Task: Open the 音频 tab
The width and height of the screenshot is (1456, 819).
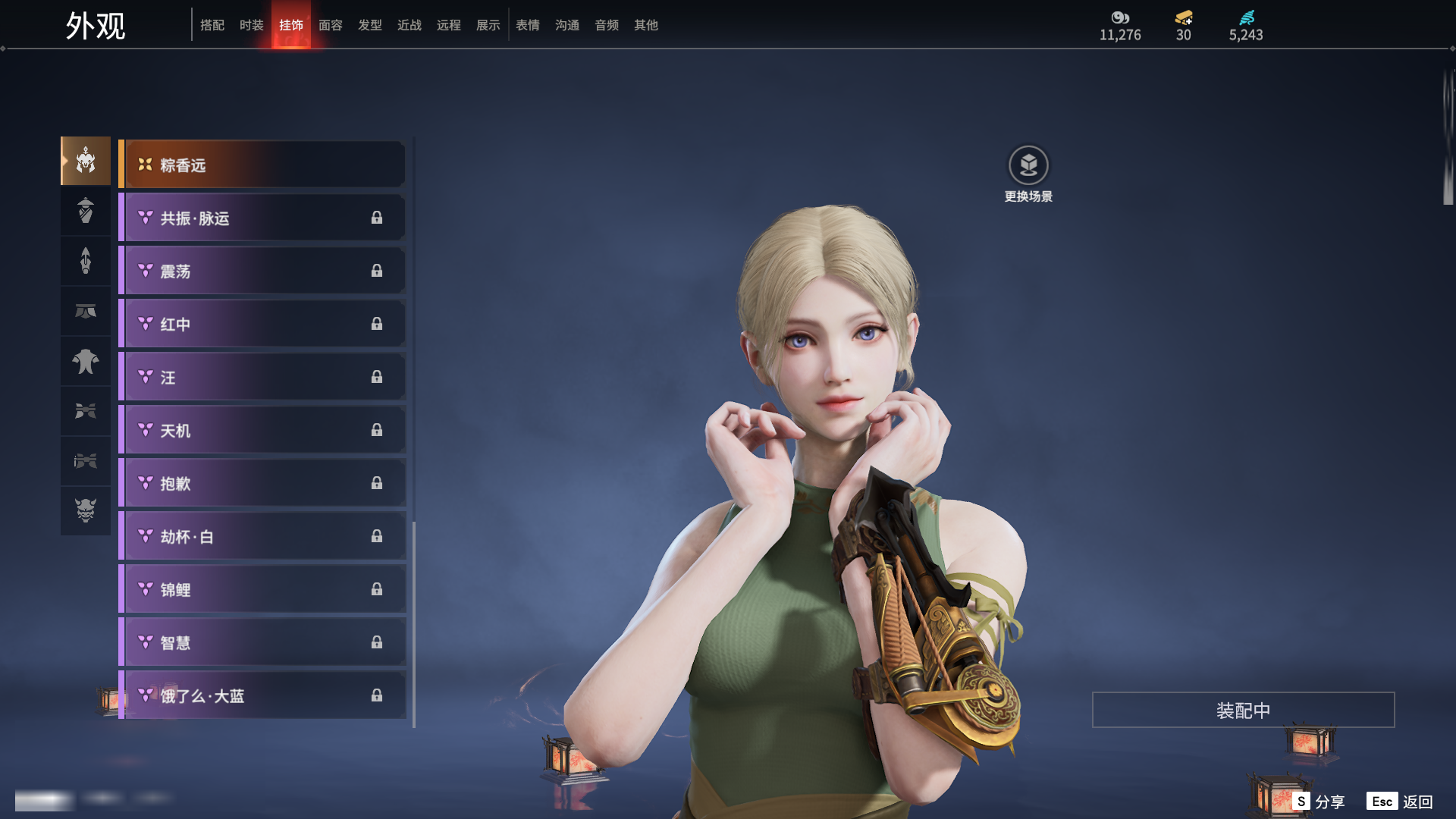Action: point(607,25)
